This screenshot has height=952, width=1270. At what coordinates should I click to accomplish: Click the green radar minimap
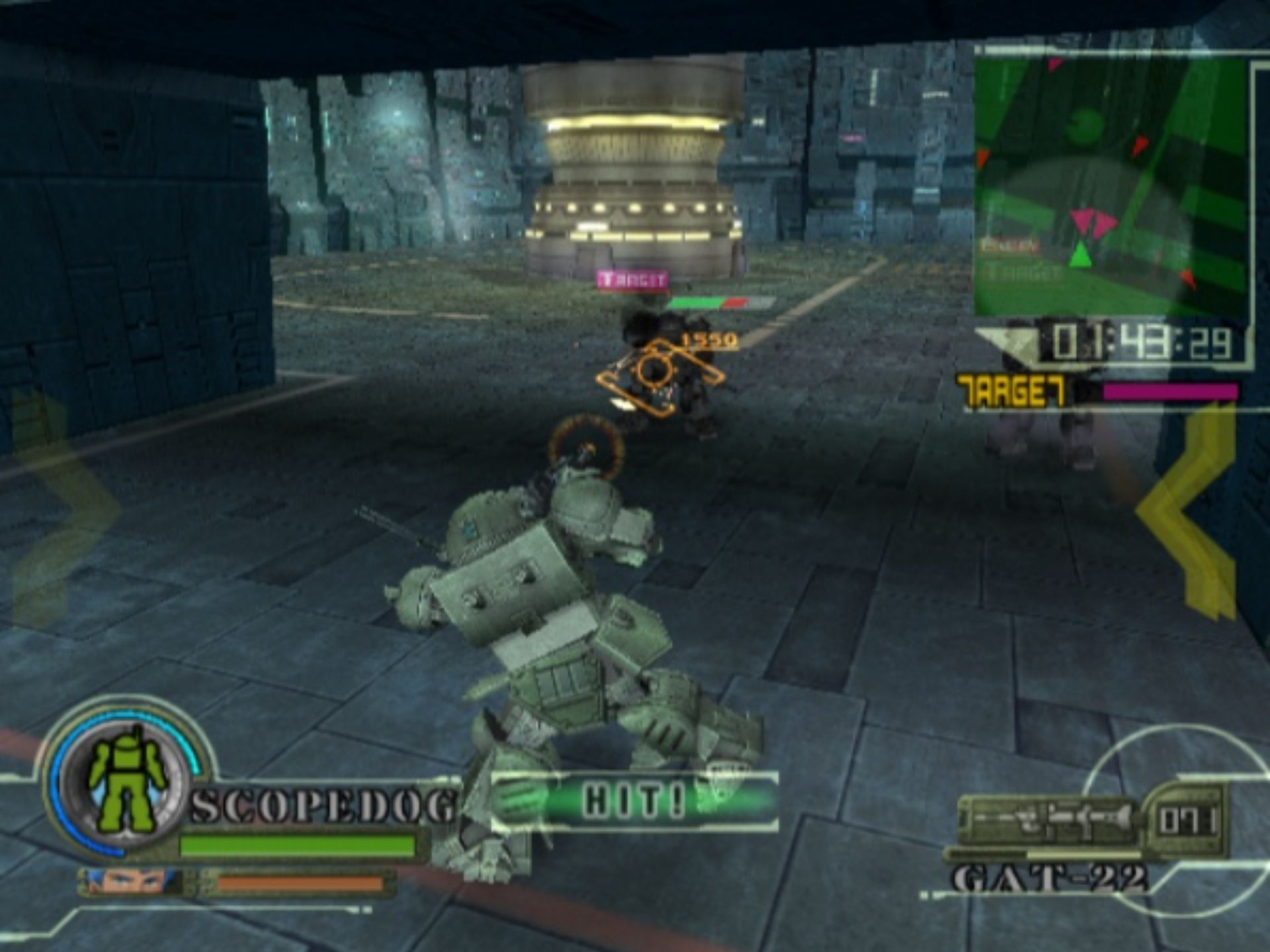click(x=1111, y=186)
